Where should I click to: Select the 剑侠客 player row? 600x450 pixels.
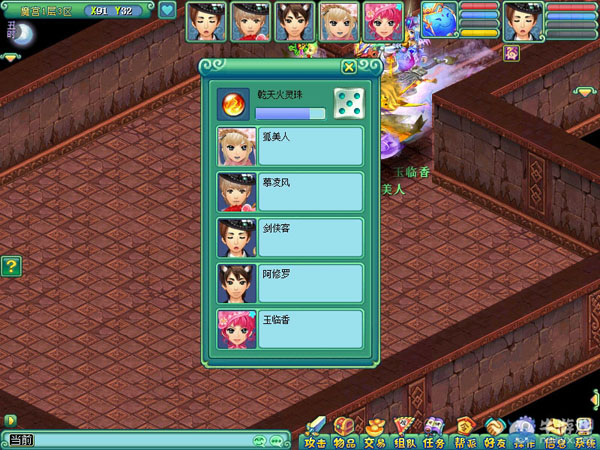coord(290,238)
